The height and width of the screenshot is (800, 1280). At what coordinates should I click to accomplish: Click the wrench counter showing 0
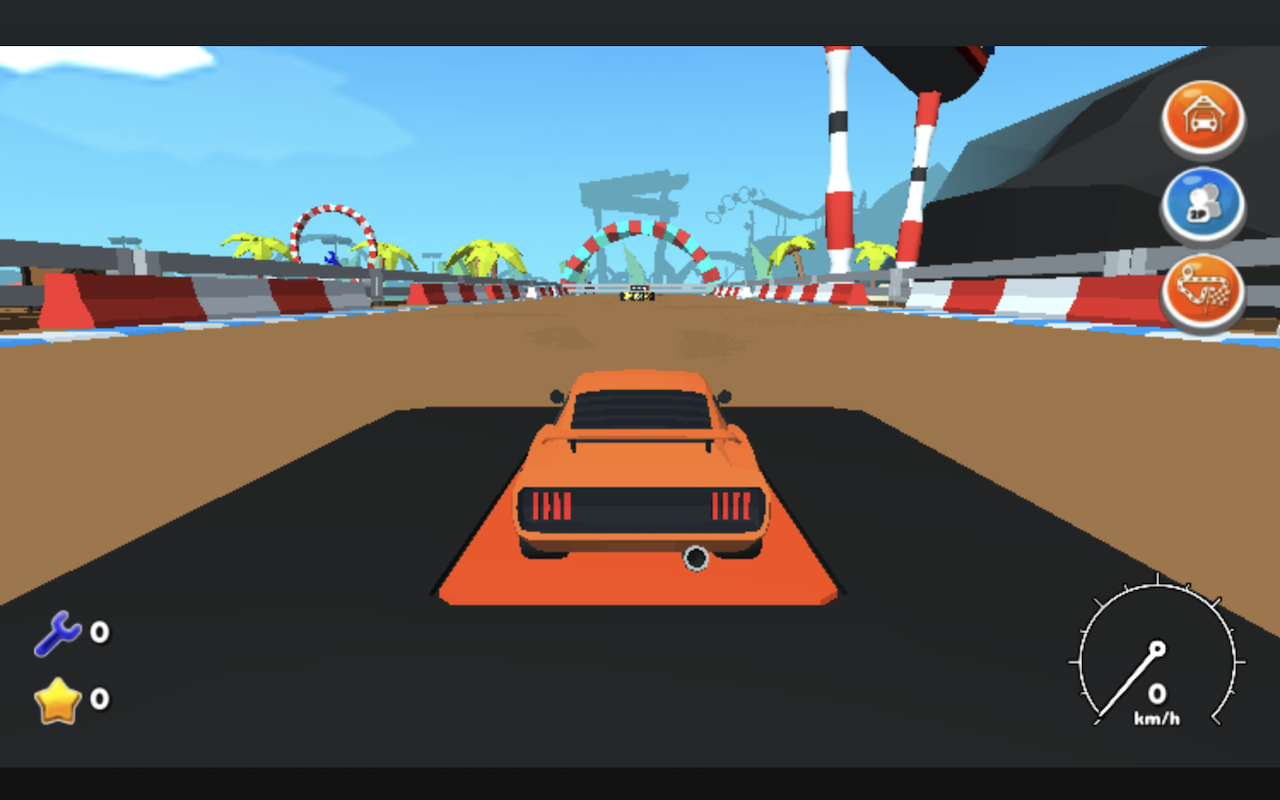click(95, 632)
